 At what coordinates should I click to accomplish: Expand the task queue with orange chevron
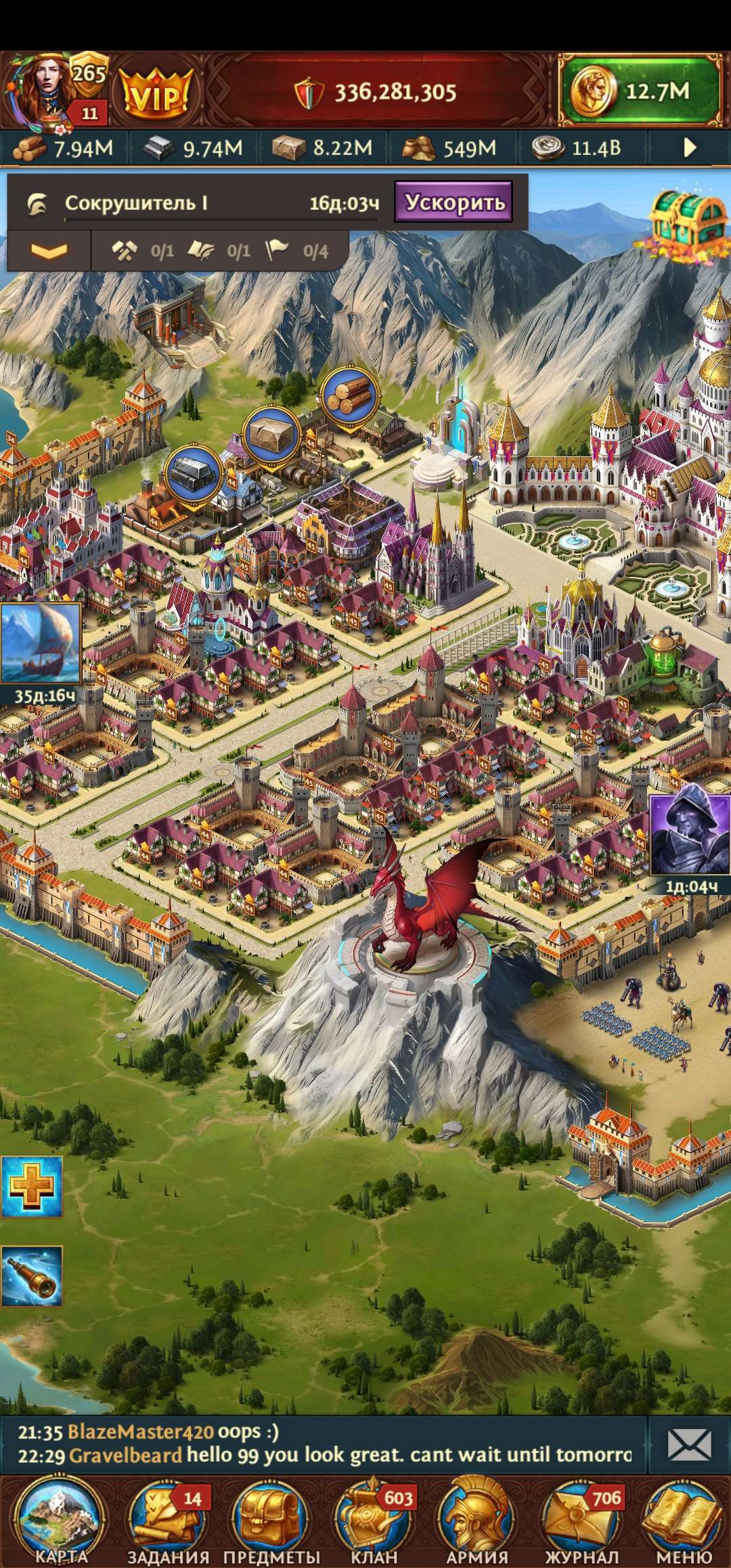click(49, 251)
